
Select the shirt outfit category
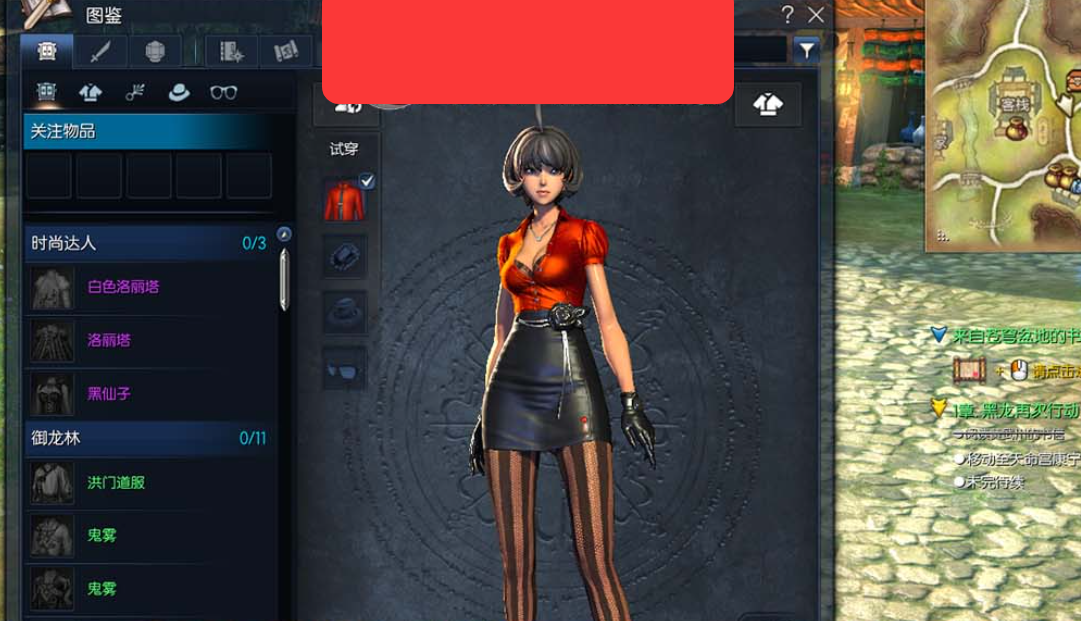(91, 93)
